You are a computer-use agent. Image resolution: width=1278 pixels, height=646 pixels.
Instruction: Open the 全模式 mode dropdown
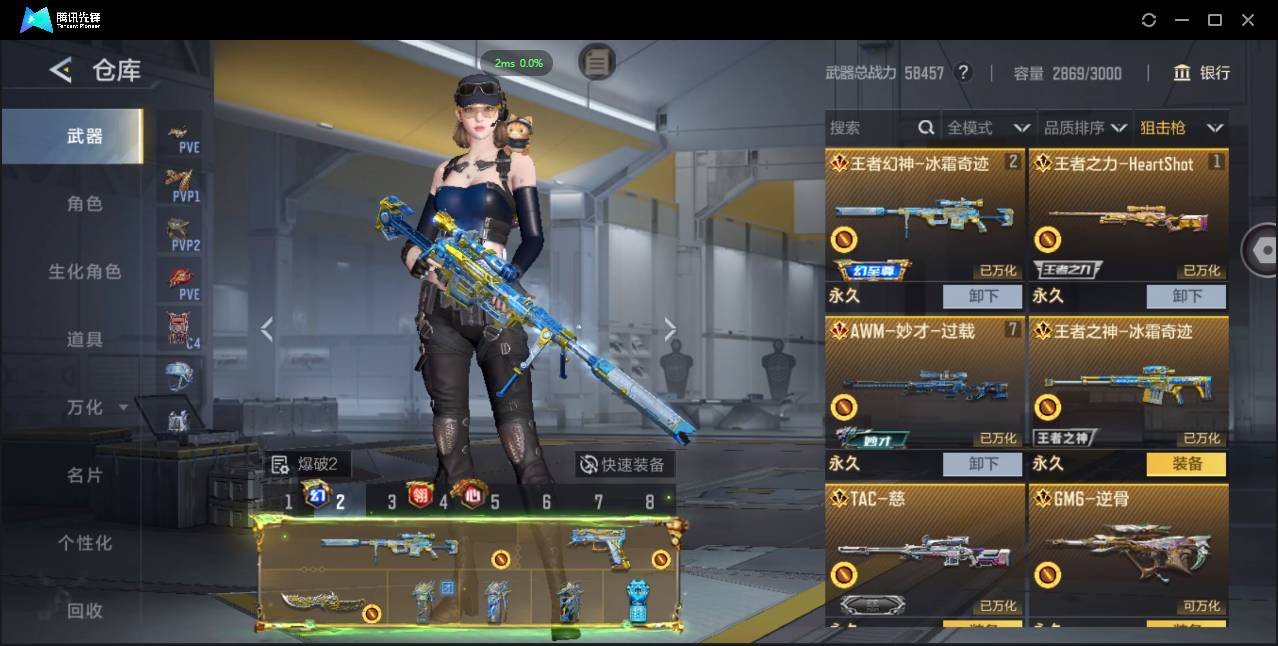point(988,128)
